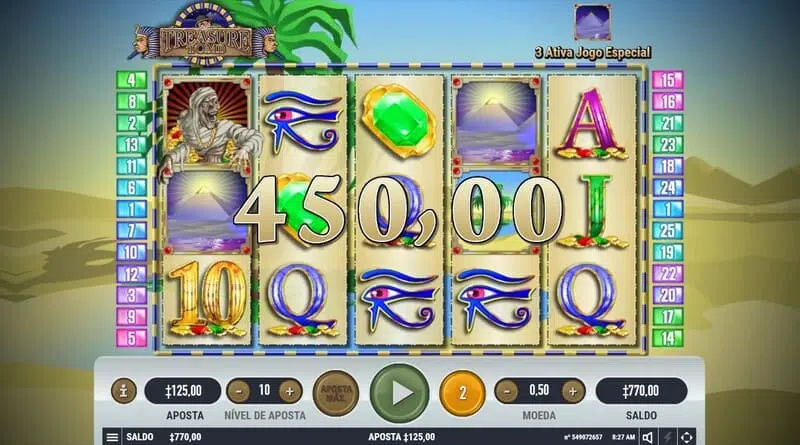Lower the Moeda coin value
The image size is (800, 445).
505,391
